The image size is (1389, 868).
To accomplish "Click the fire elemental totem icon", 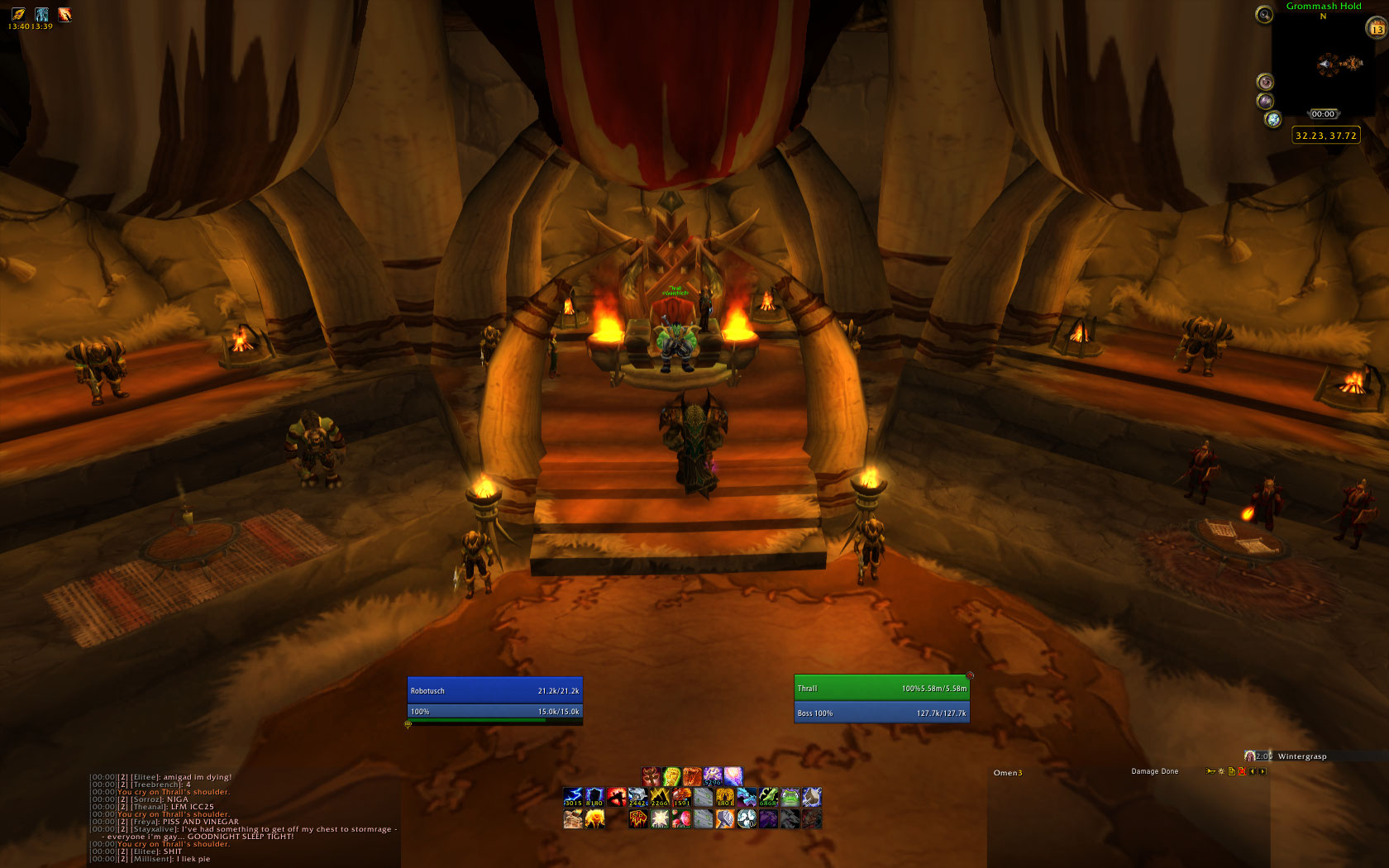I will click(594, 818).
